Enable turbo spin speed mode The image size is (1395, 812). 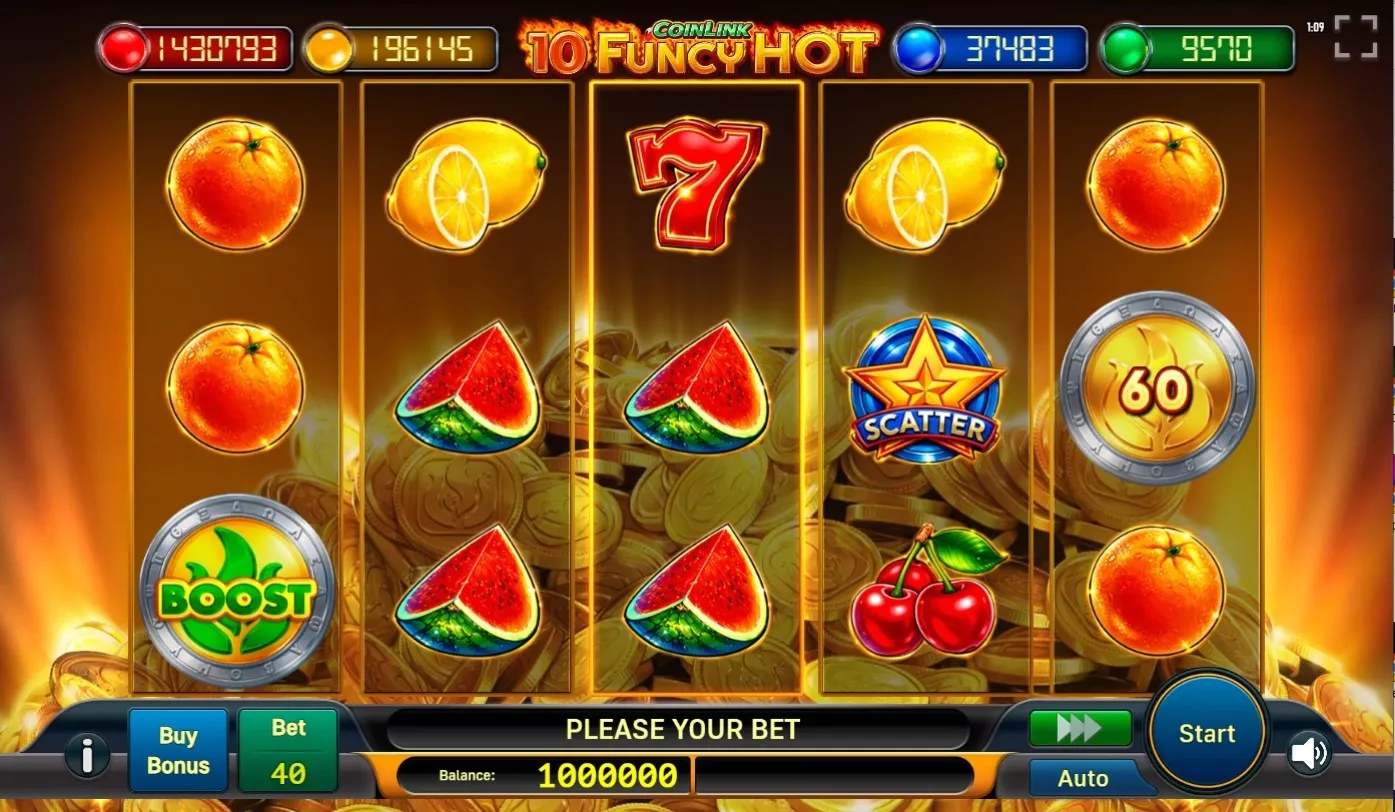point(1080,729)
